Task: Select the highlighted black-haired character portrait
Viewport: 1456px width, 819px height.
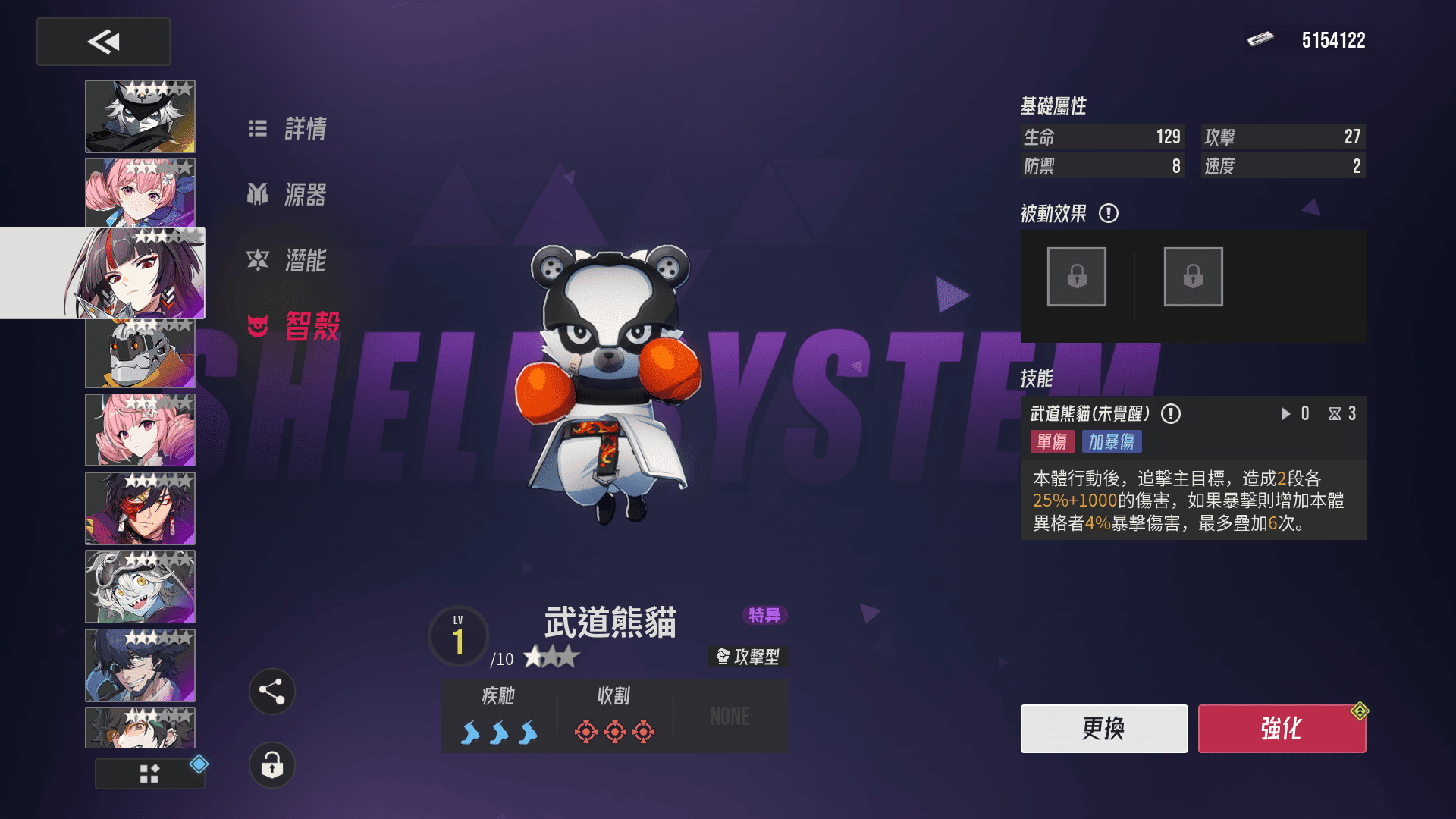Action: 140,271
